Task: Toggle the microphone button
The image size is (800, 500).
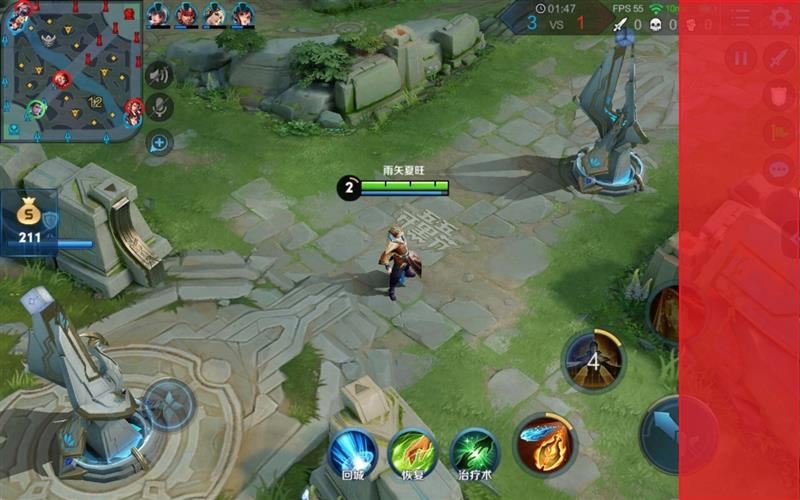Action: pos(159,108)
